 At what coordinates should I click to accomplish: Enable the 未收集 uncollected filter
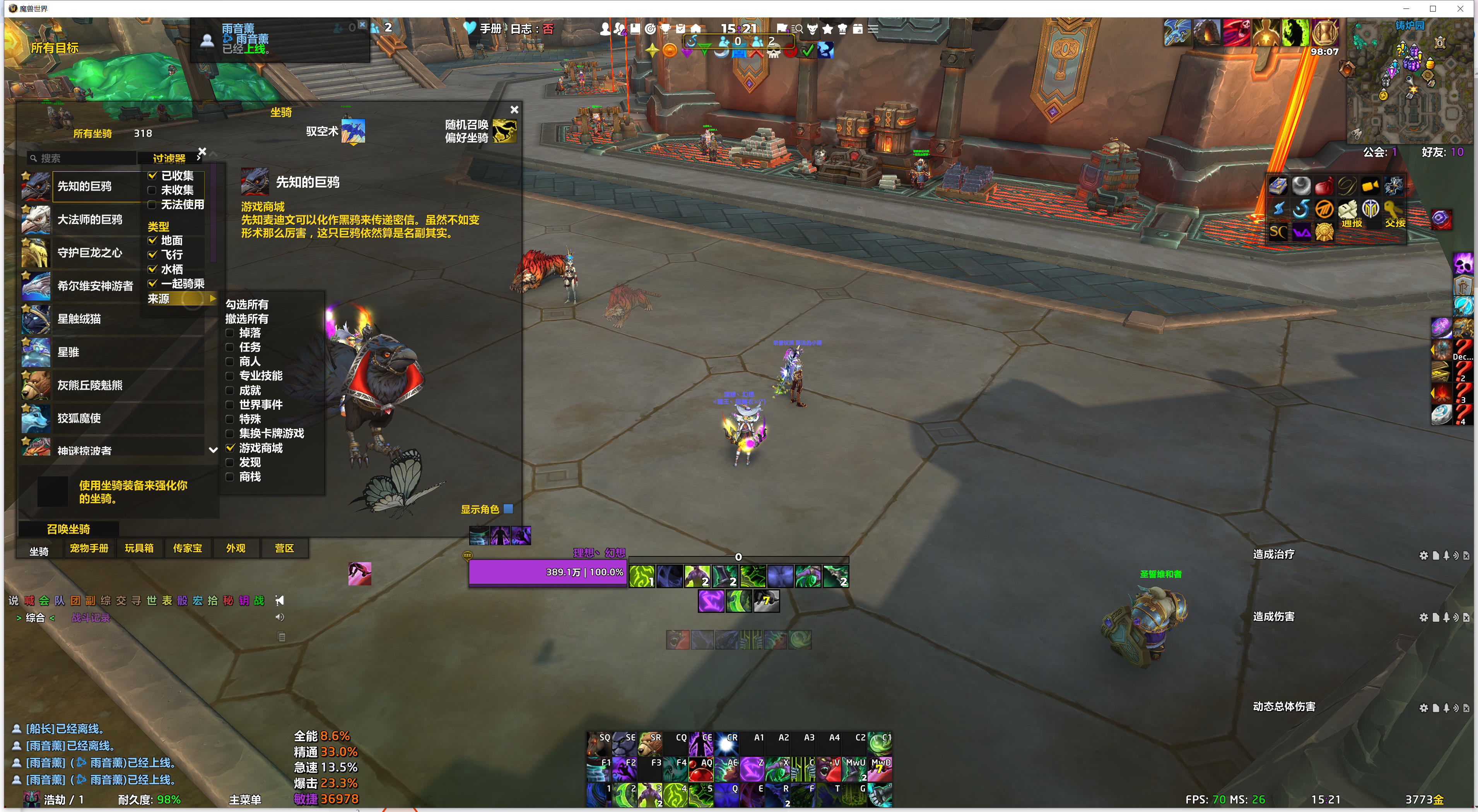[x=153, y=190]
